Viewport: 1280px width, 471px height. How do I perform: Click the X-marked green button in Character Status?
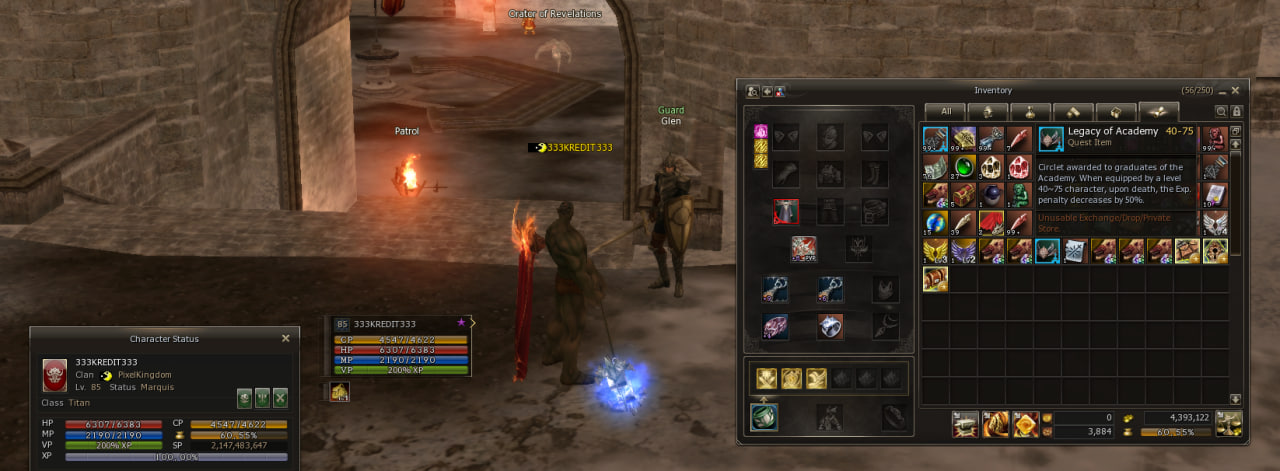[280, 397]
